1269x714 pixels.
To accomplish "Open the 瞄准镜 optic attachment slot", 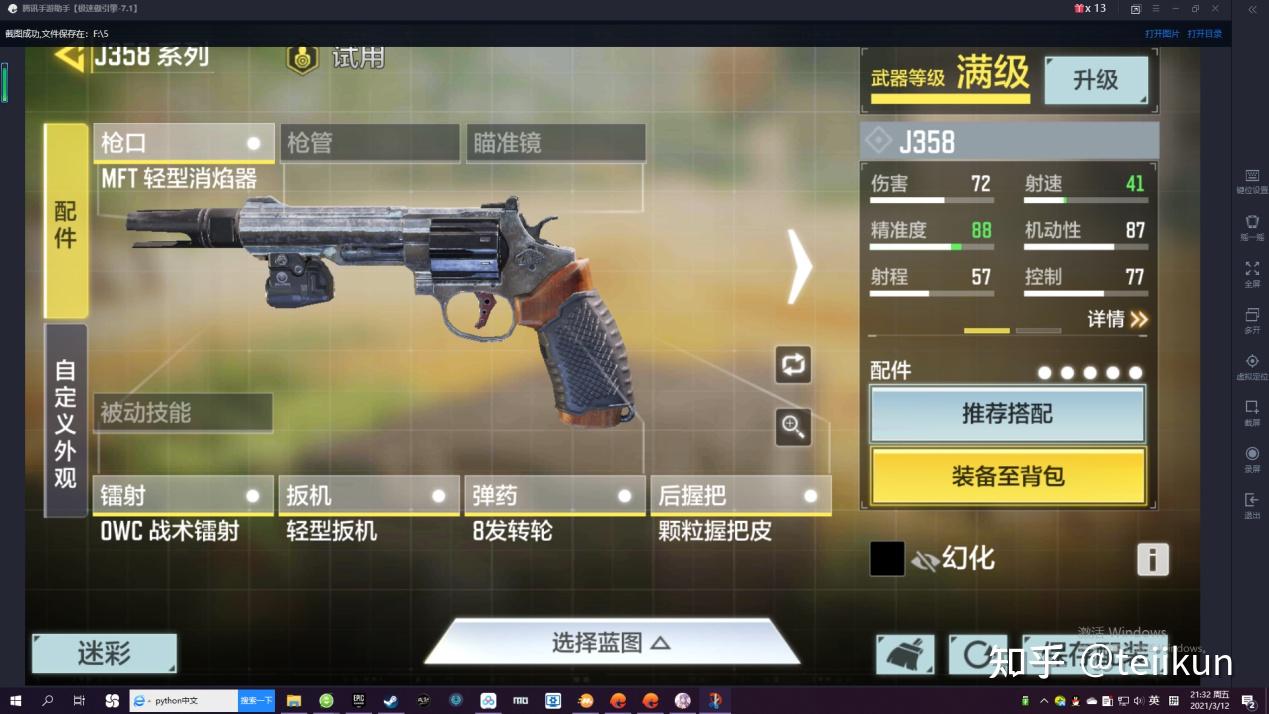I will (x=555, y=143).
